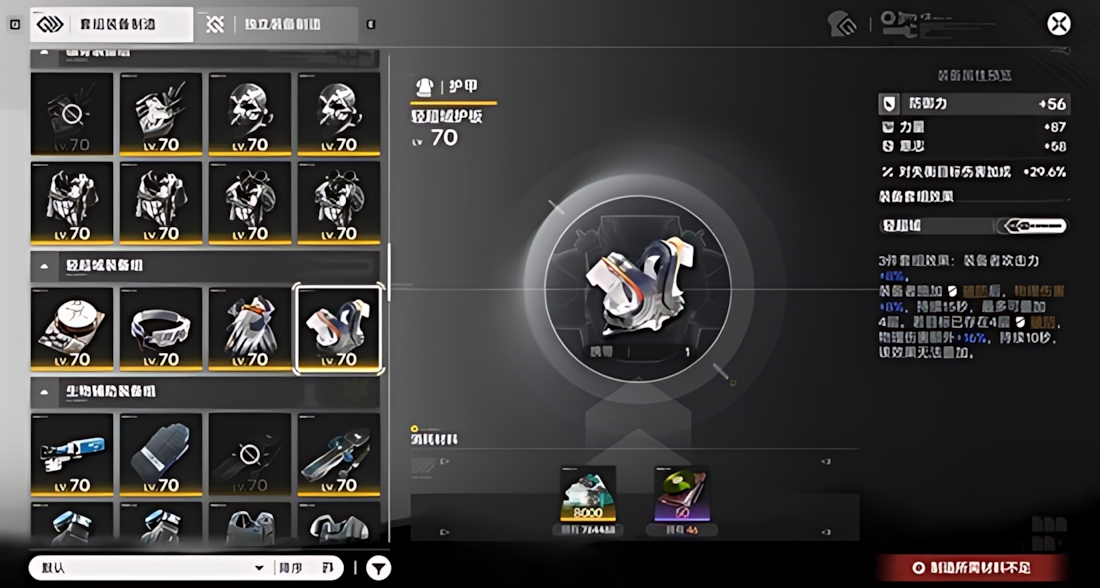Image resolution: width=1100 pixels, height=588 pixels.
Task: Select the white cap gear slot
Action: tap(72, 329)
